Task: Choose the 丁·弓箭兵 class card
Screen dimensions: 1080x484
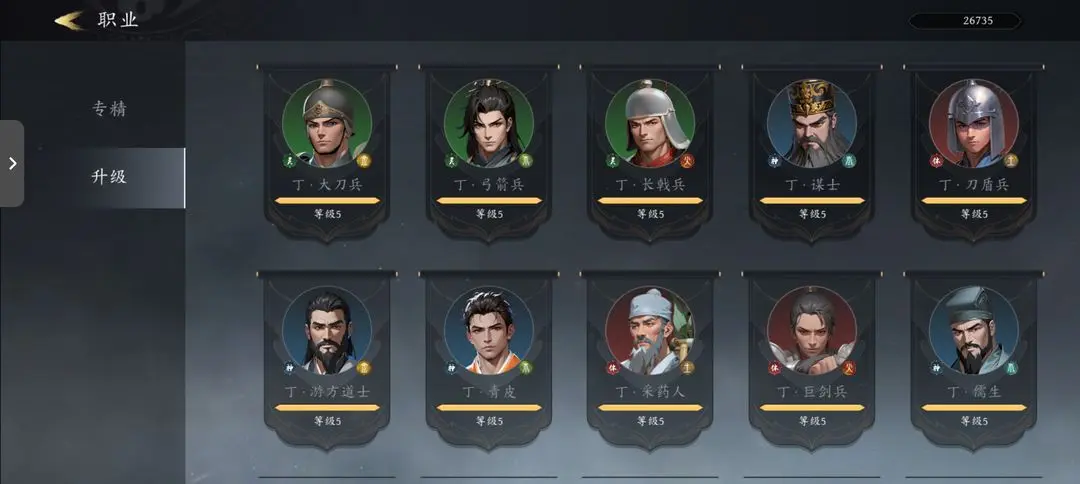Action: tap(489, 150)
